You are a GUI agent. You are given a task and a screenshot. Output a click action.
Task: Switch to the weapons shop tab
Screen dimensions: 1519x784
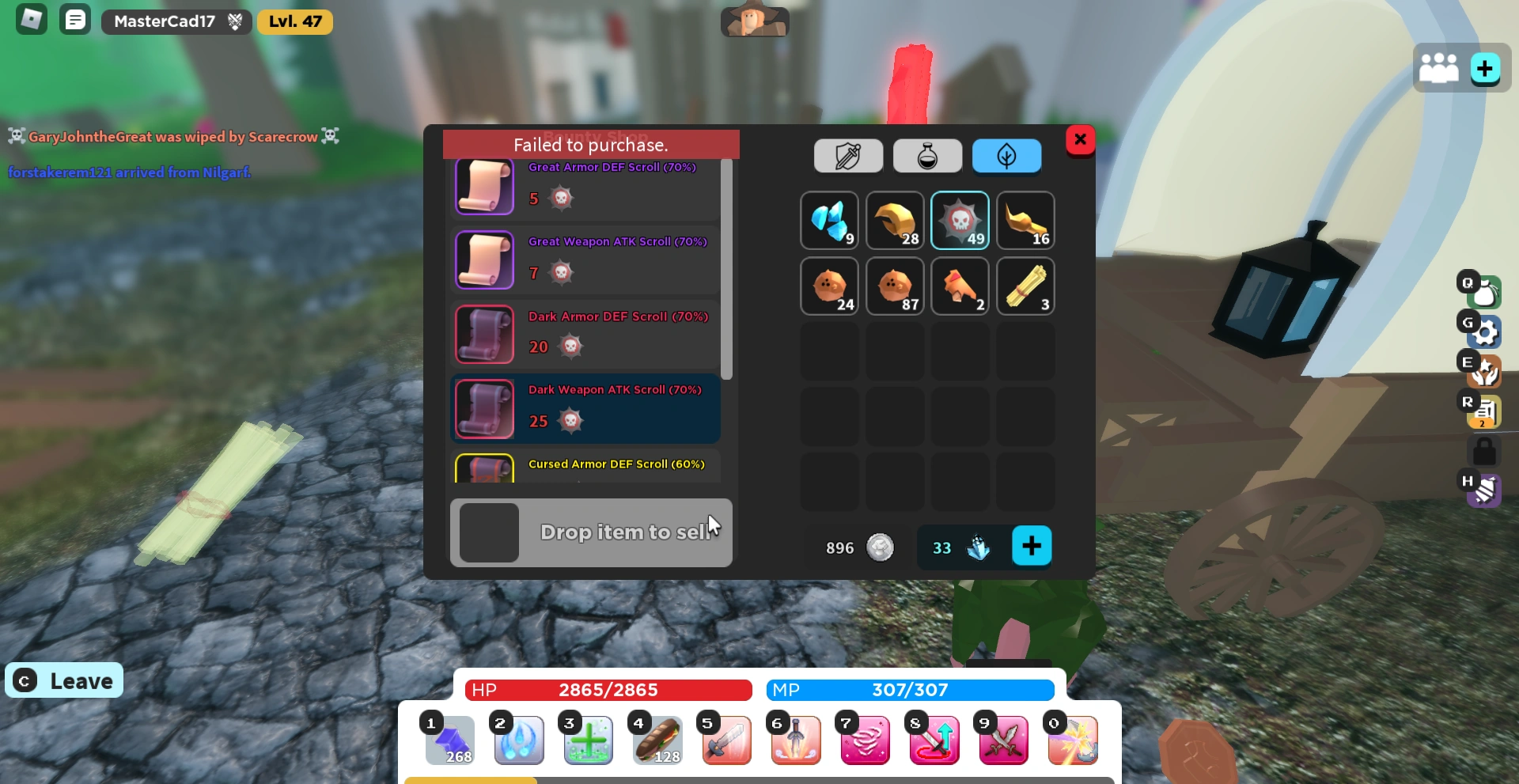click(x=847, y=156)
